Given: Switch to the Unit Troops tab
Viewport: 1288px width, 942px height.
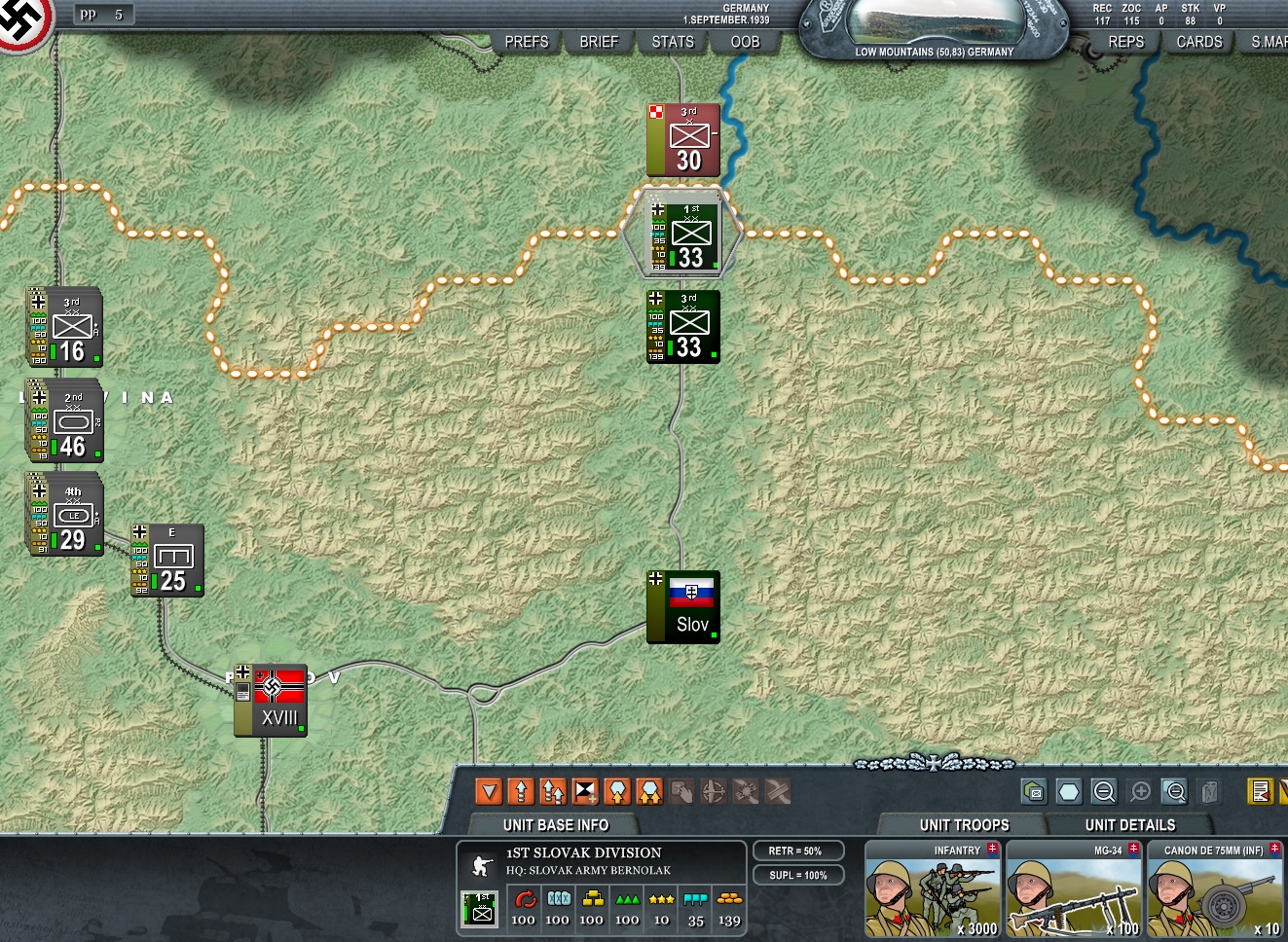Looking at the screenshot, I should pos(964,825).
